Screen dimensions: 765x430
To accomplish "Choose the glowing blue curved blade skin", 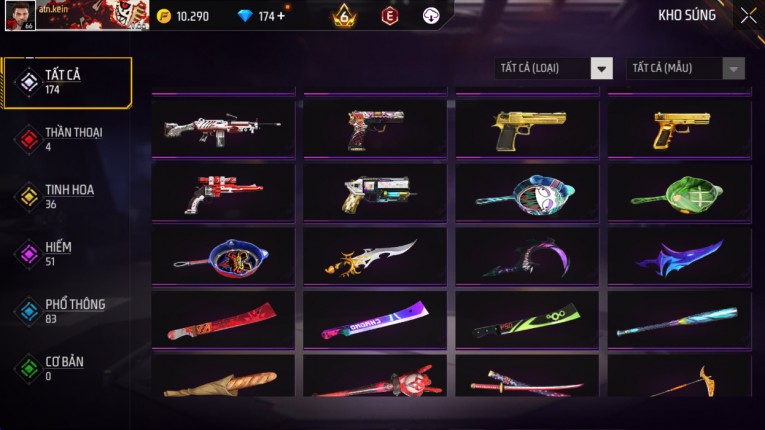I will click(680, 256).
